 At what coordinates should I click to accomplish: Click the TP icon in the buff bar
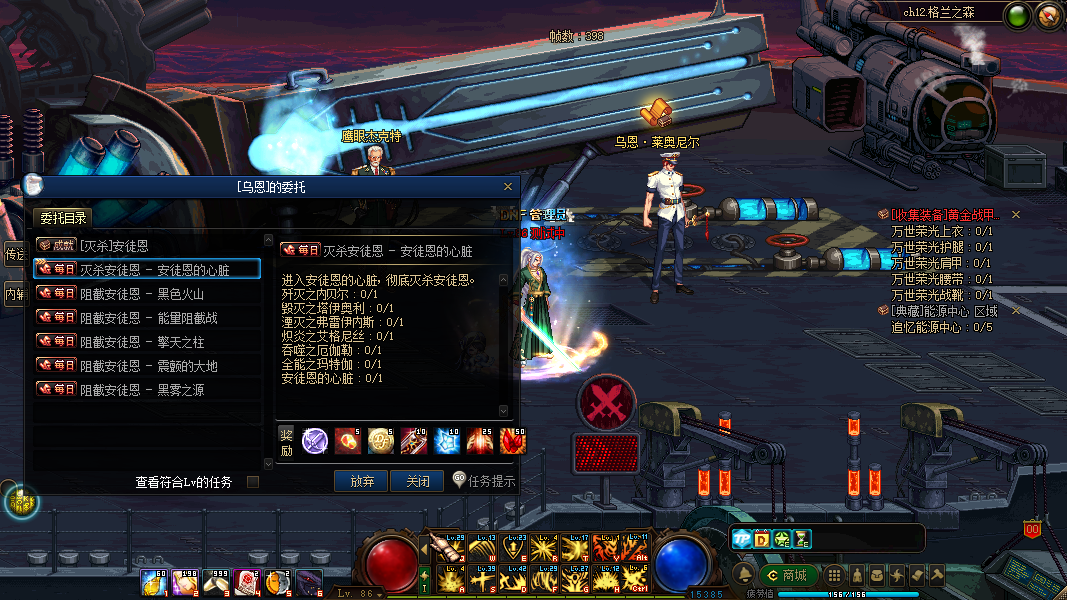741,539
